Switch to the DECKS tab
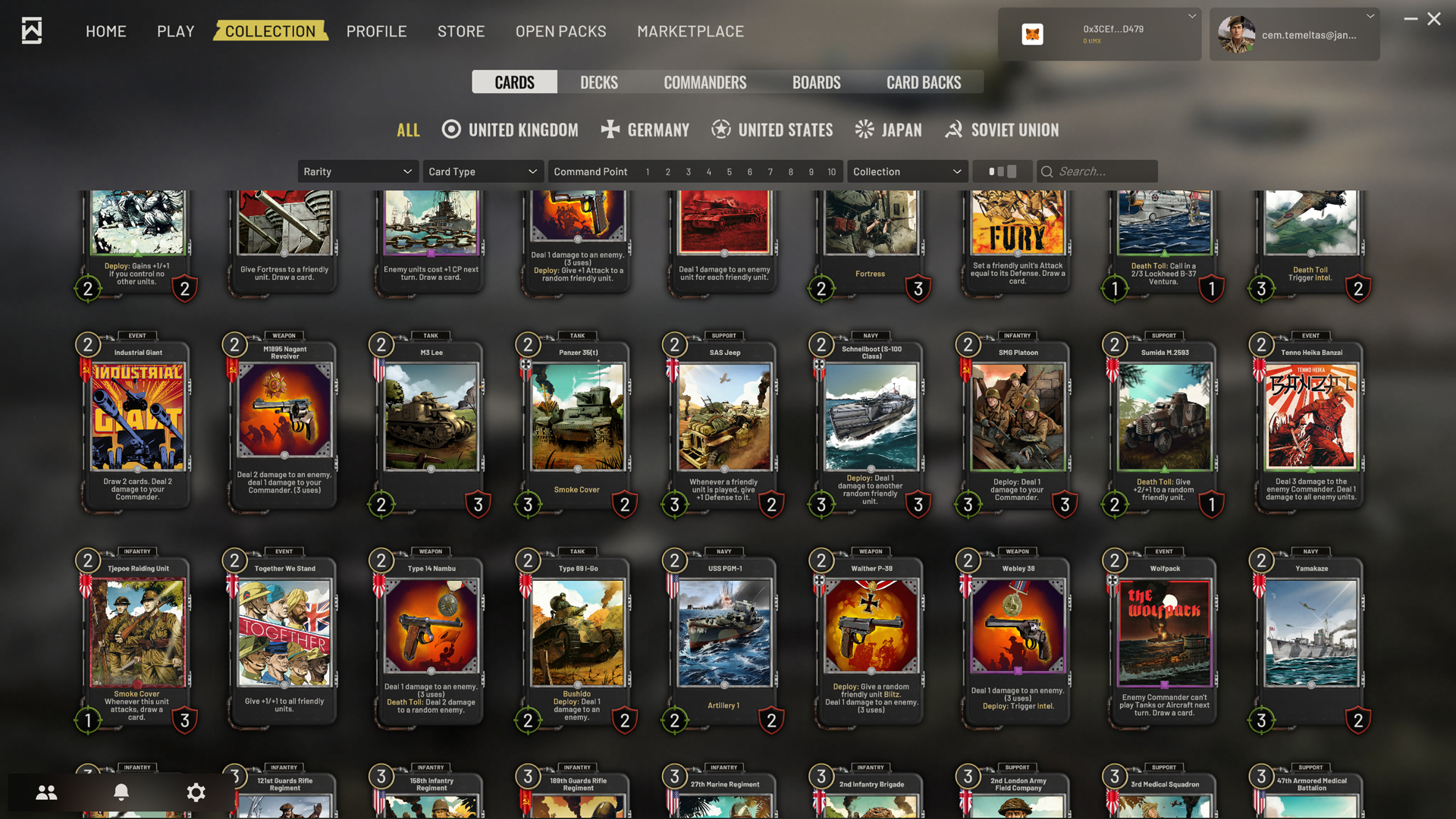Viewport: 1456px width, 819px height. point(599,82)
